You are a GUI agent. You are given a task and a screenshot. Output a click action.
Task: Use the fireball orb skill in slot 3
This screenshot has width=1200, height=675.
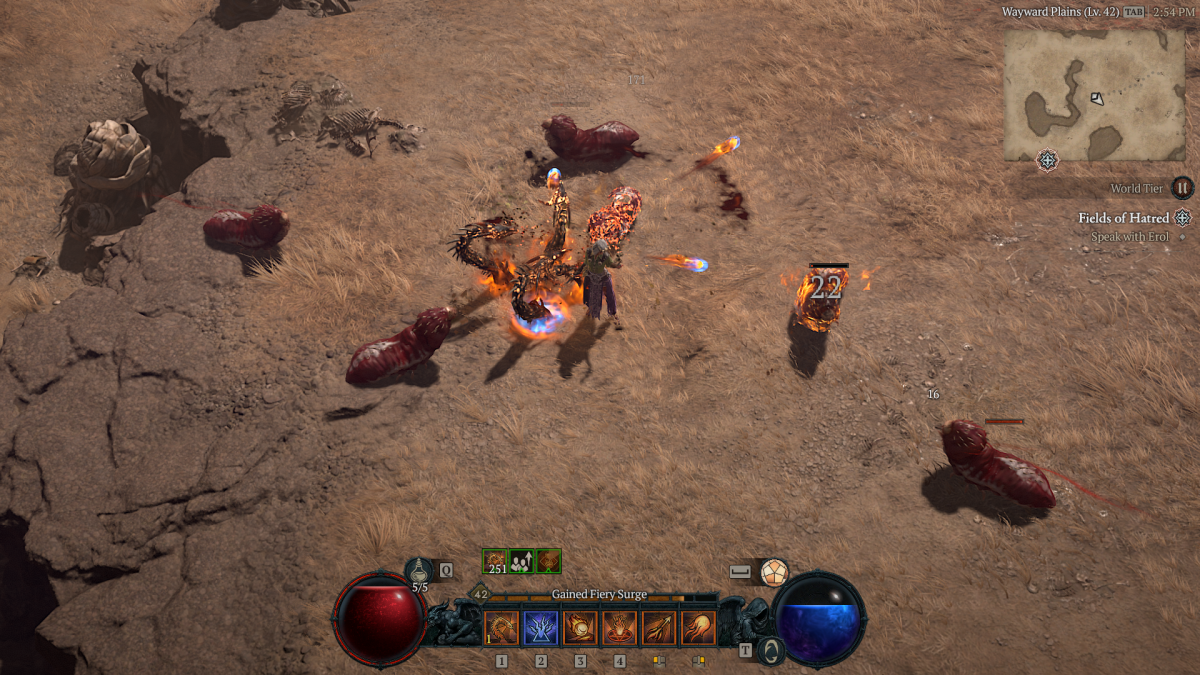(x=580, y=628)
